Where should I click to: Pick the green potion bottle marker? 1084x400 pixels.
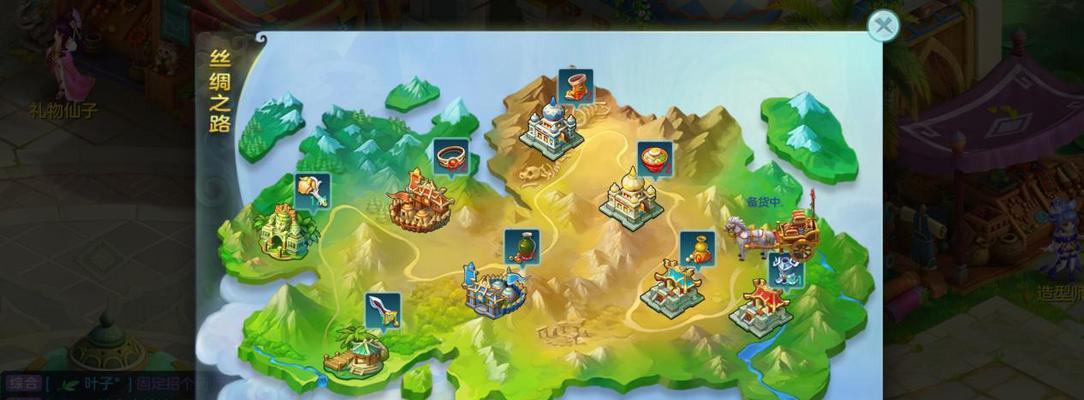520,245
